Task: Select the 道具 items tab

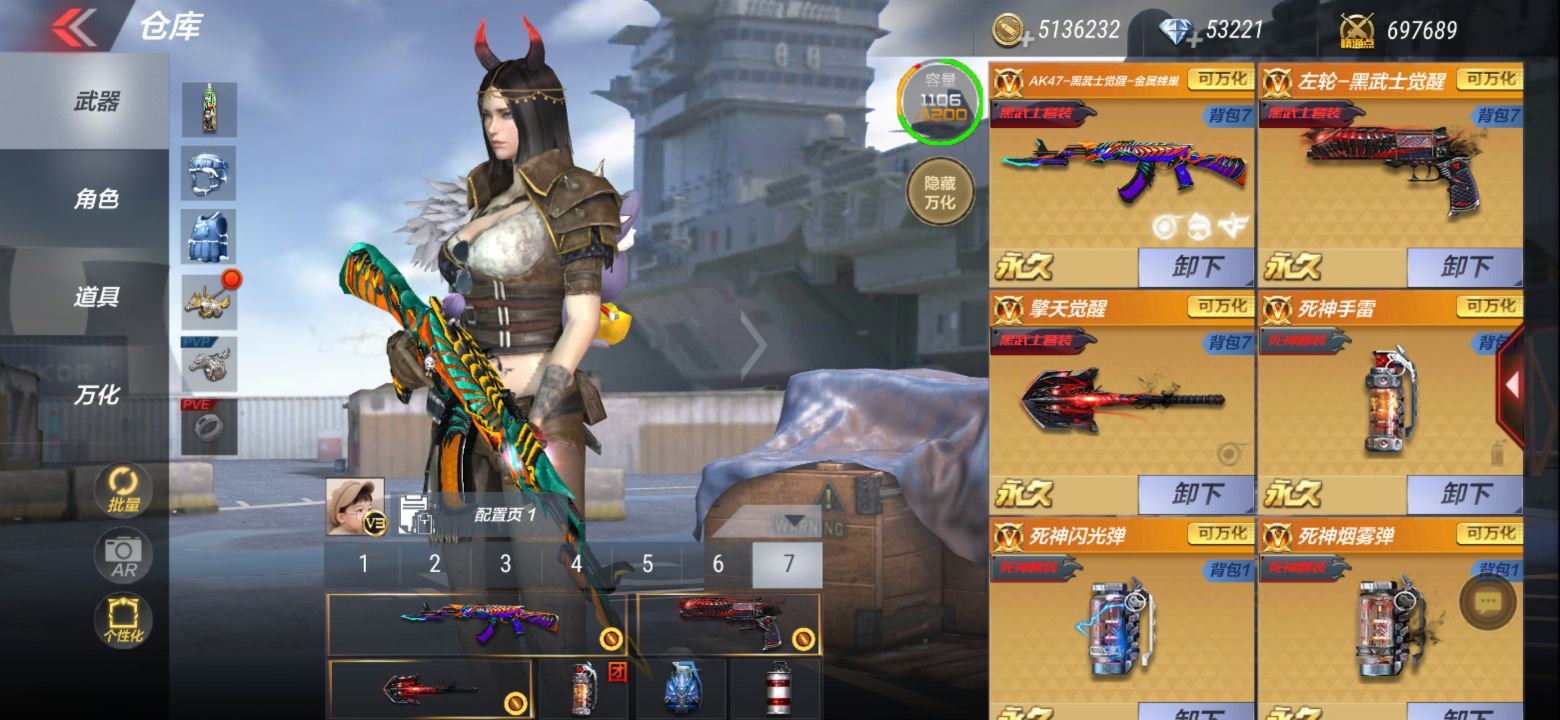Action: tap(96, 297)
